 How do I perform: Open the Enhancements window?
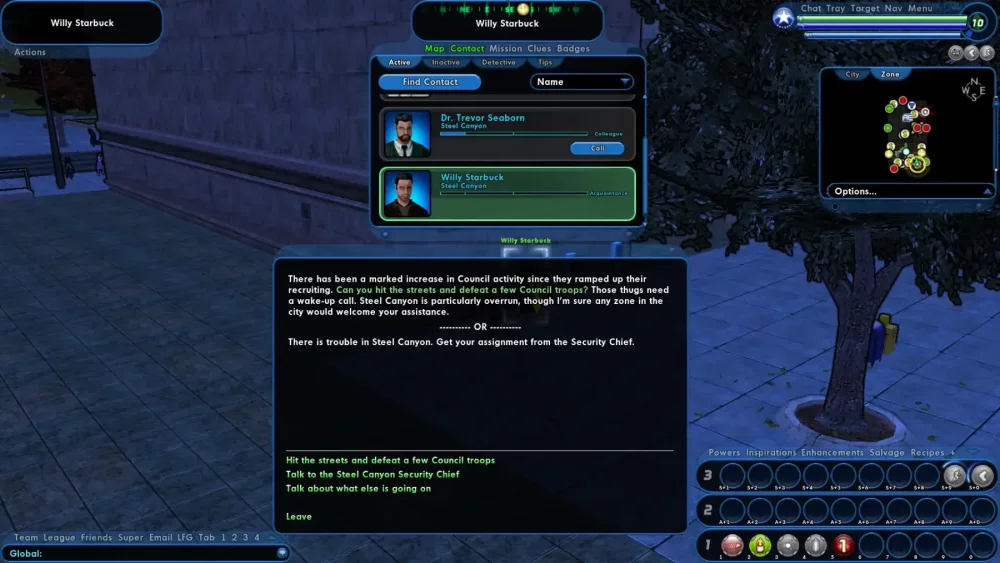pyautogui.click(x=832, y=453)
